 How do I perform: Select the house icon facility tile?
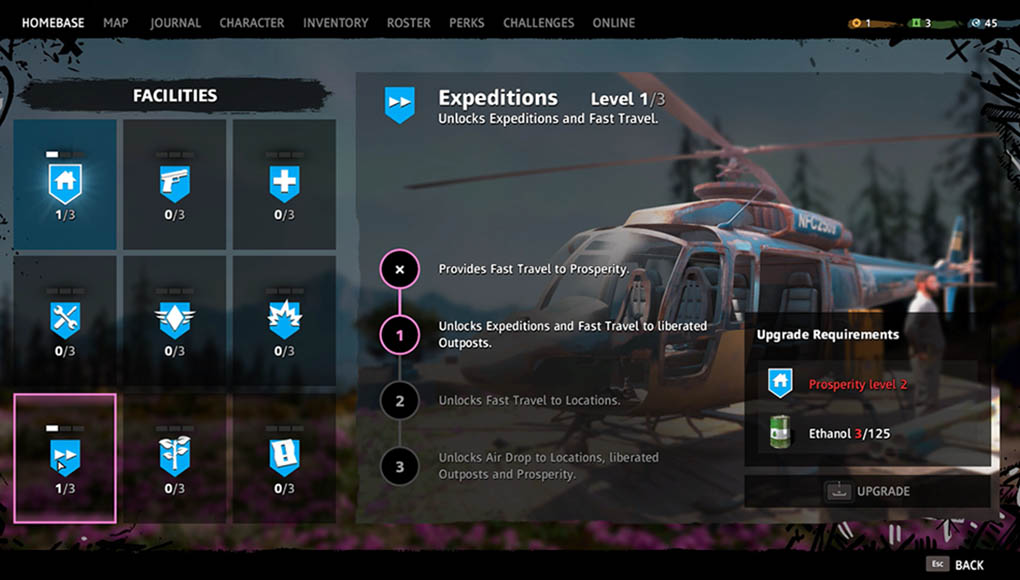(65, 185)
